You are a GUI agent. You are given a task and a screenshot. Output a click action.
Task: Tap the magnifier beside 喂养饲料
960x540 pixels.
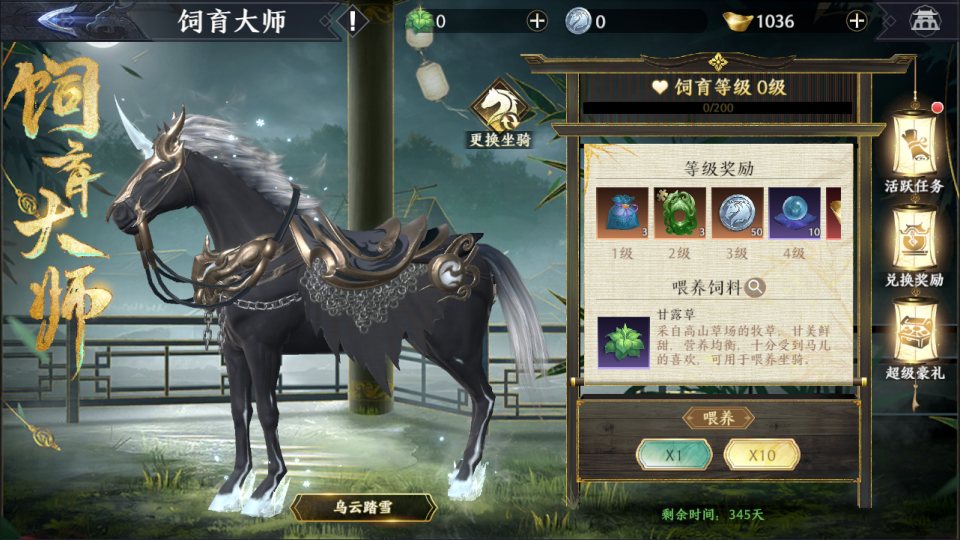[x=756, y=287]
